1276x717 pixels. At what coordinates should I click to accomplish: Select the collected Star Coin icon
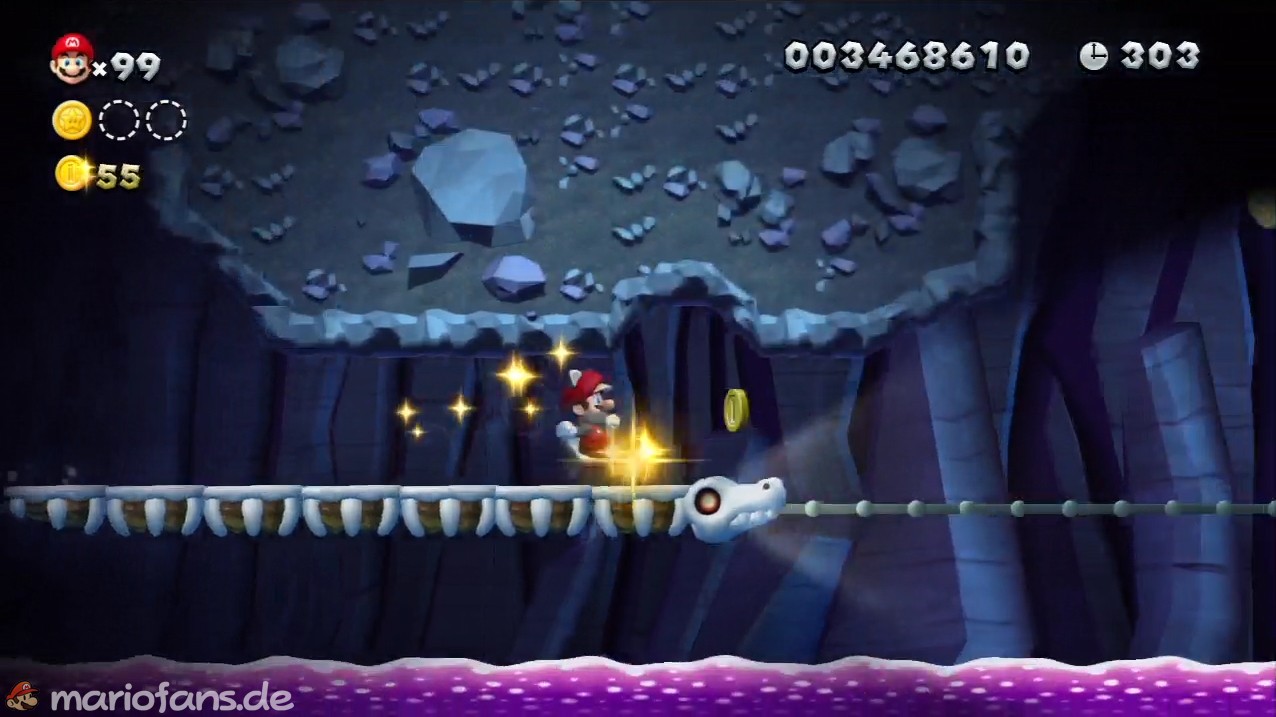click(x=72, y=120)
